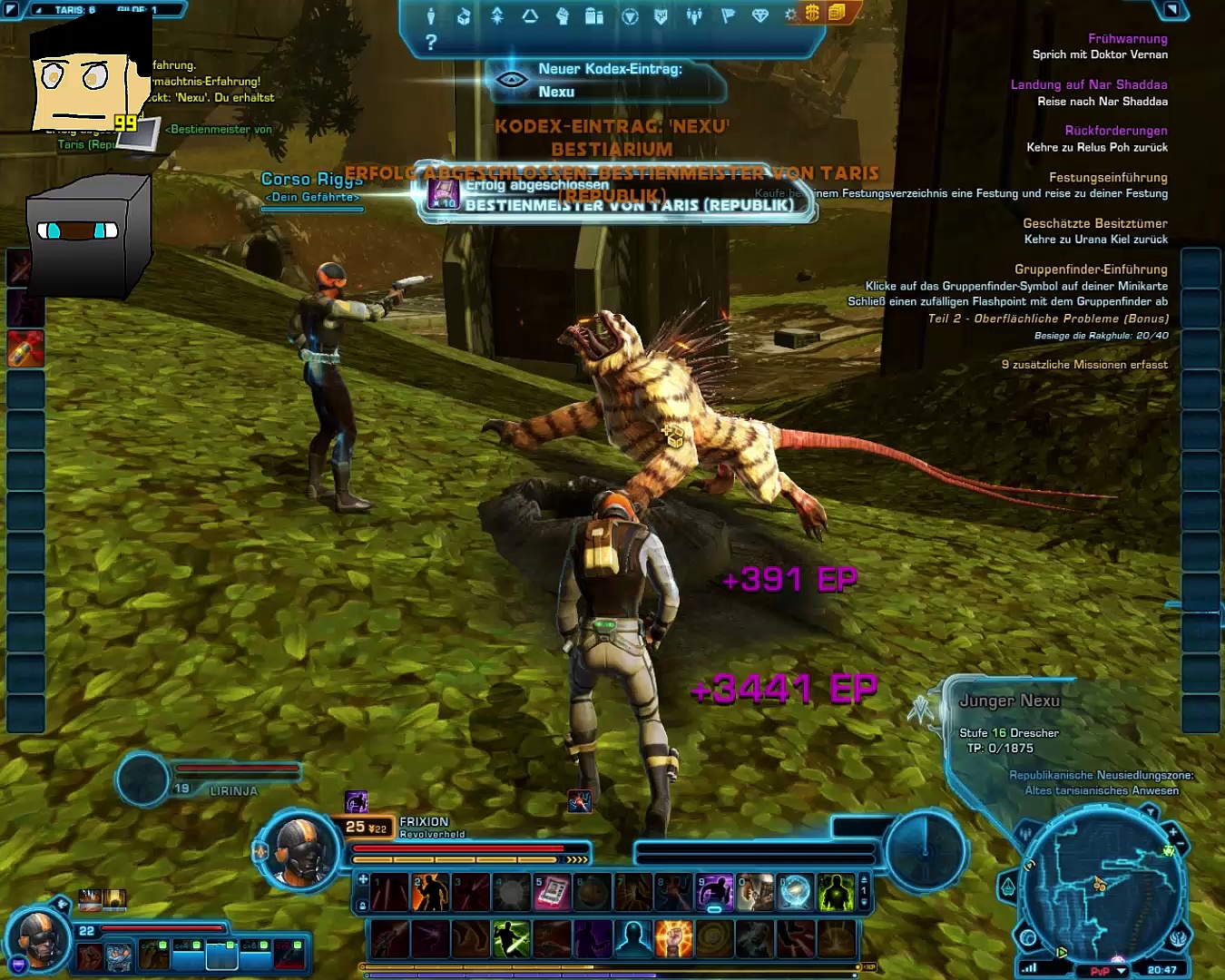This screenshot has height=980, width=1225.
Task: Open the guild flag icon in top menu
Action: (727, 15)
